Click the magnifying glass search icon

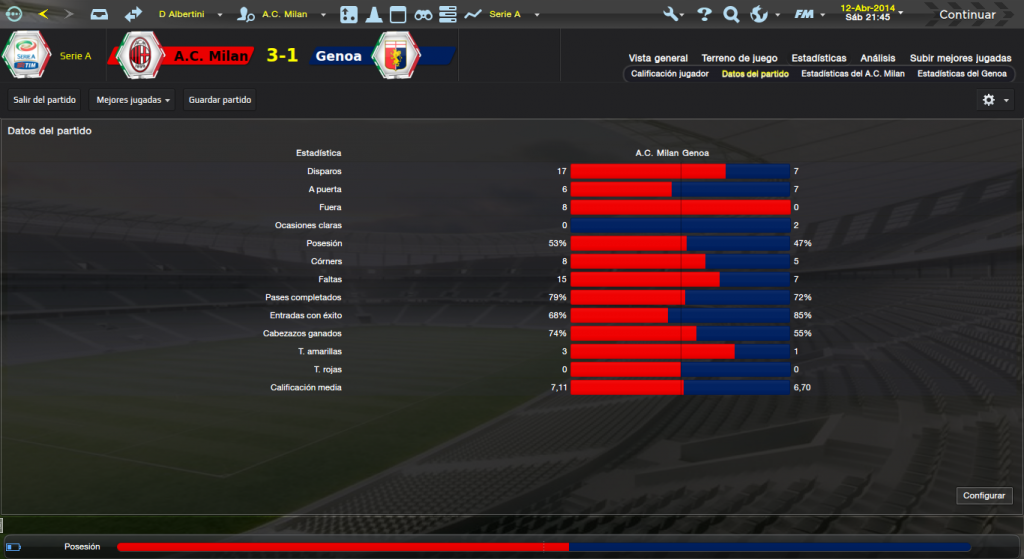[x=731, y=15]
